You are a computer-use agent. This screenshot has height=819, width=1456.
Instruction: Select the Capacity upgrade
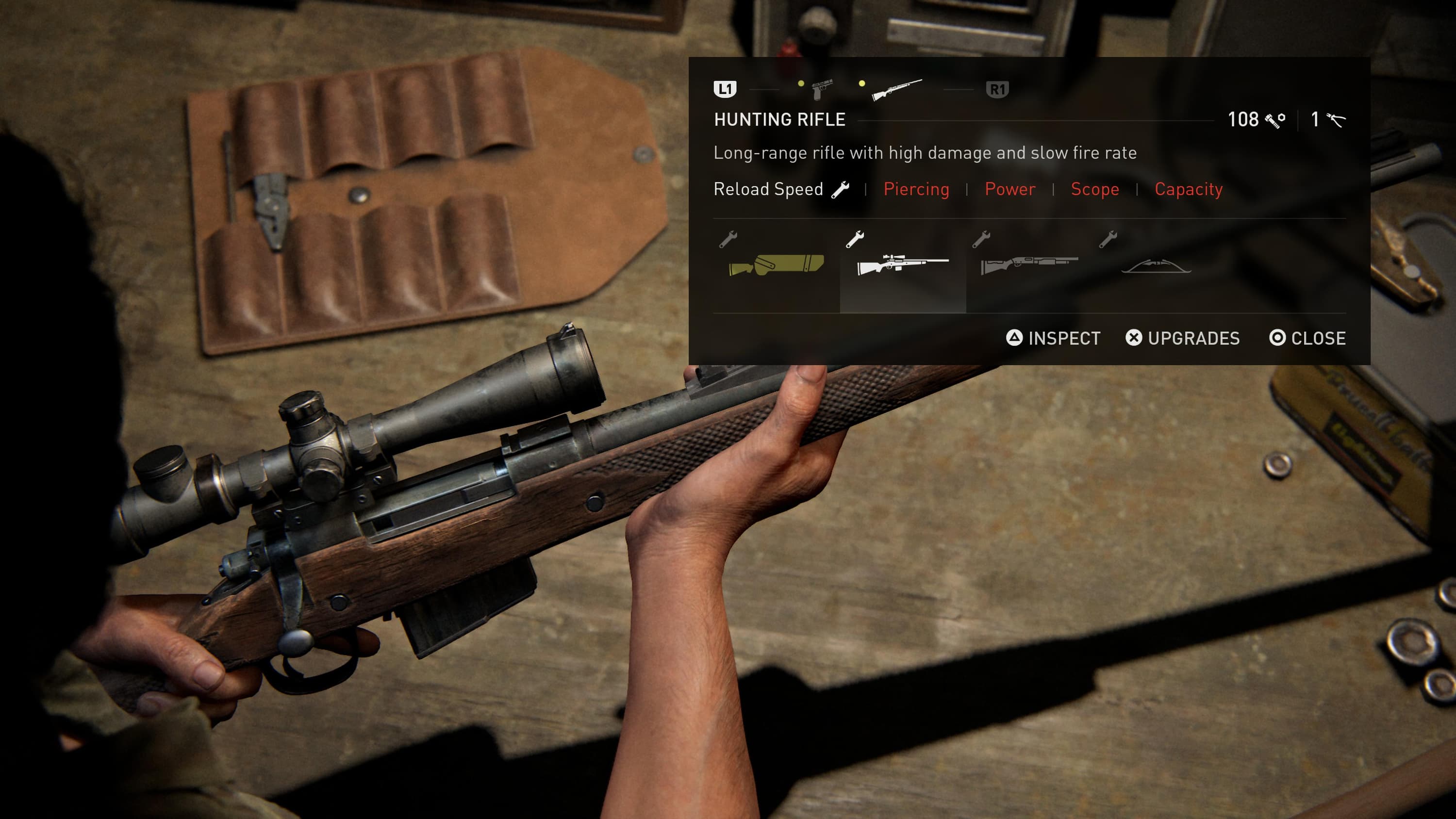pos(1189,189)
